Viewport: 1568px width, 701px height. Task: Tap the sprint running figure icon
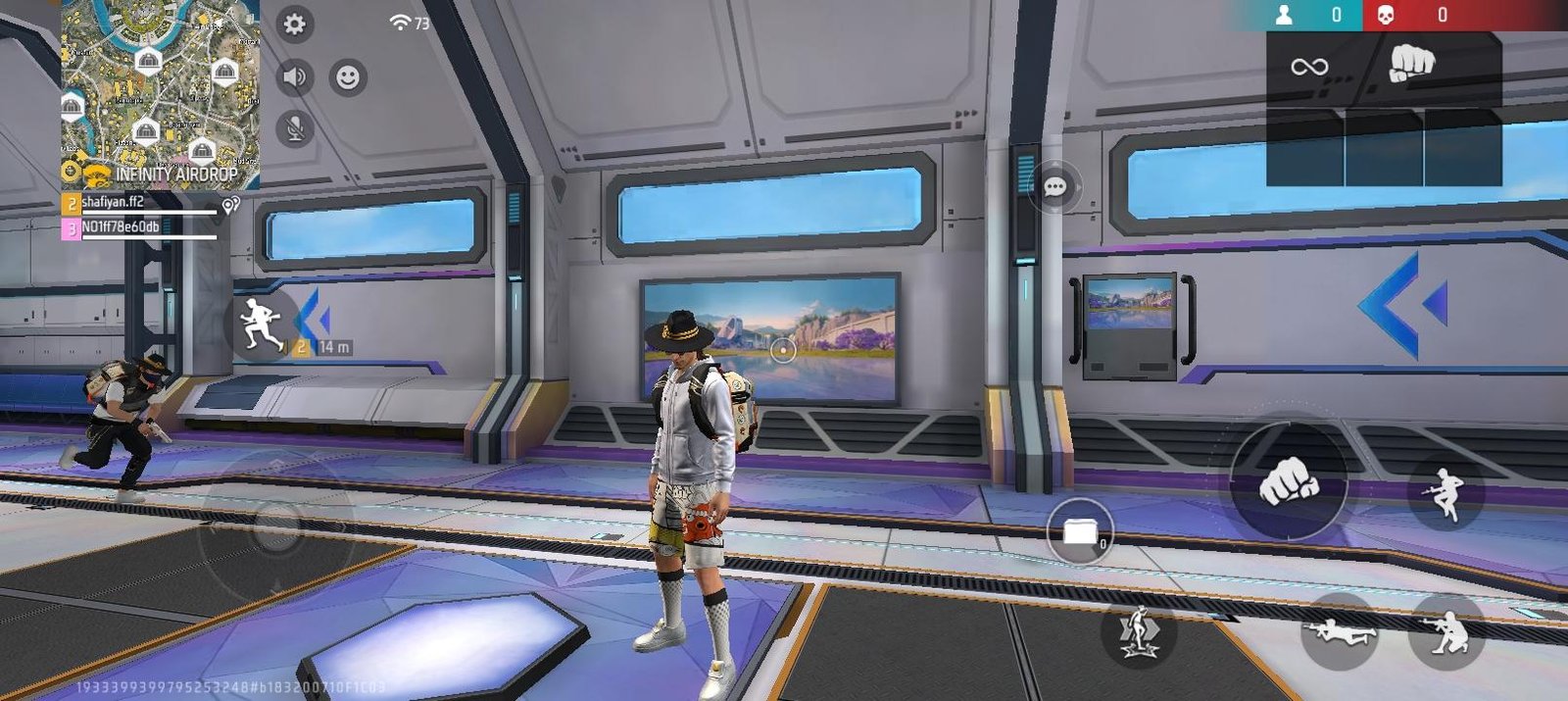click(x=261, y=323)
